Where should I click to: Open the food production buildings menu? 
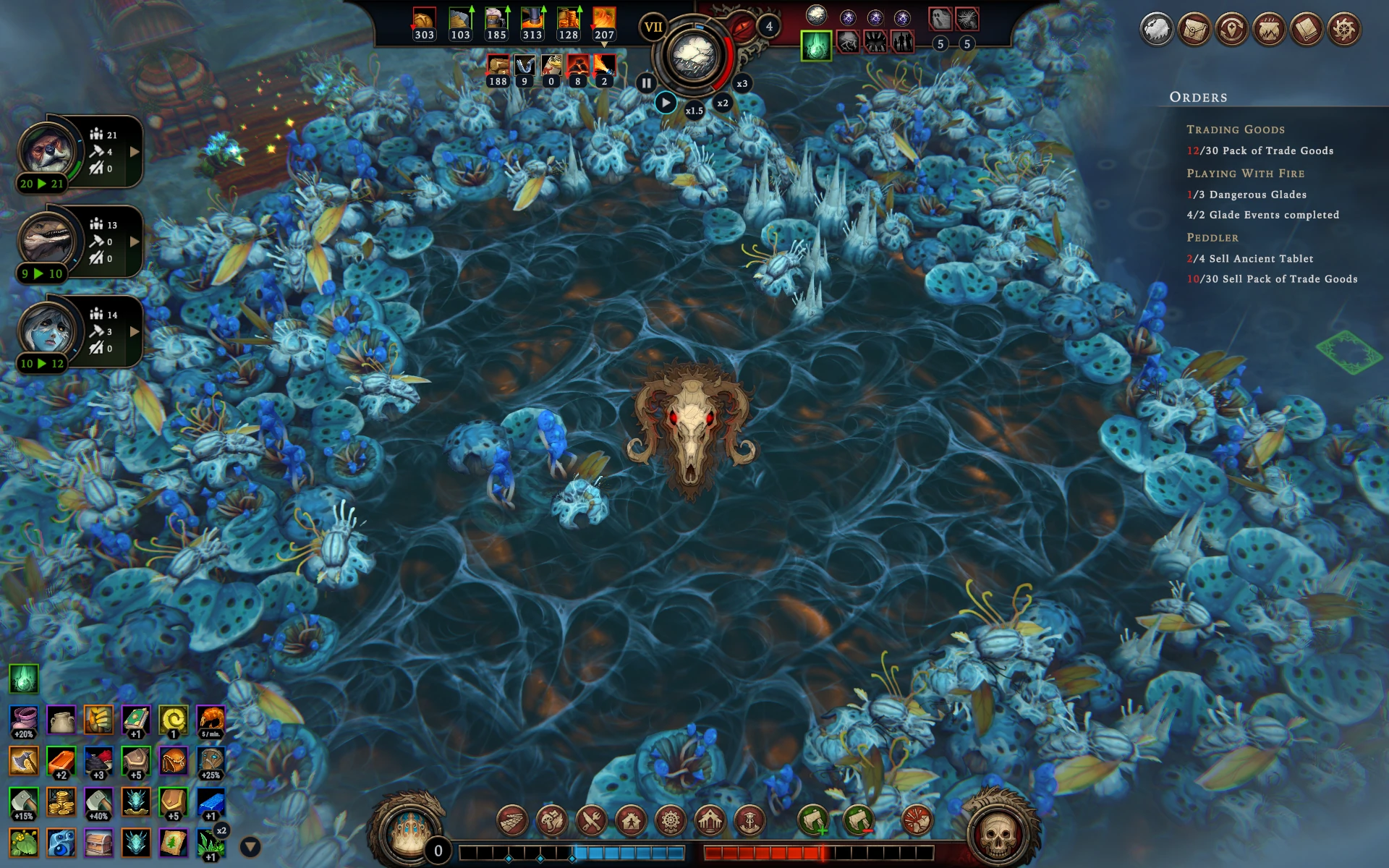(x=552, y=821)
